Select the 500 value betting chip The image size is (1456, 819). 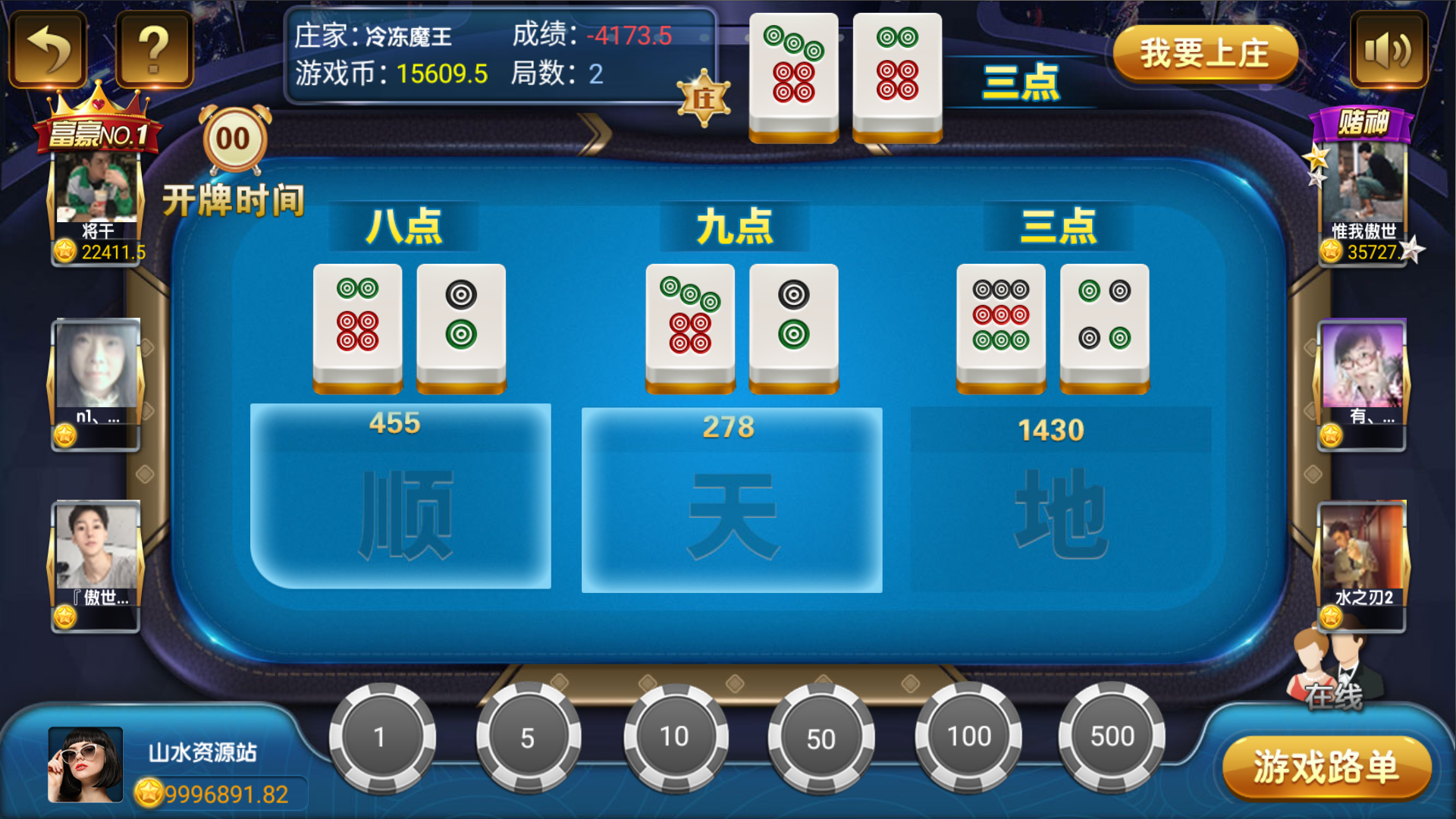1112,736
